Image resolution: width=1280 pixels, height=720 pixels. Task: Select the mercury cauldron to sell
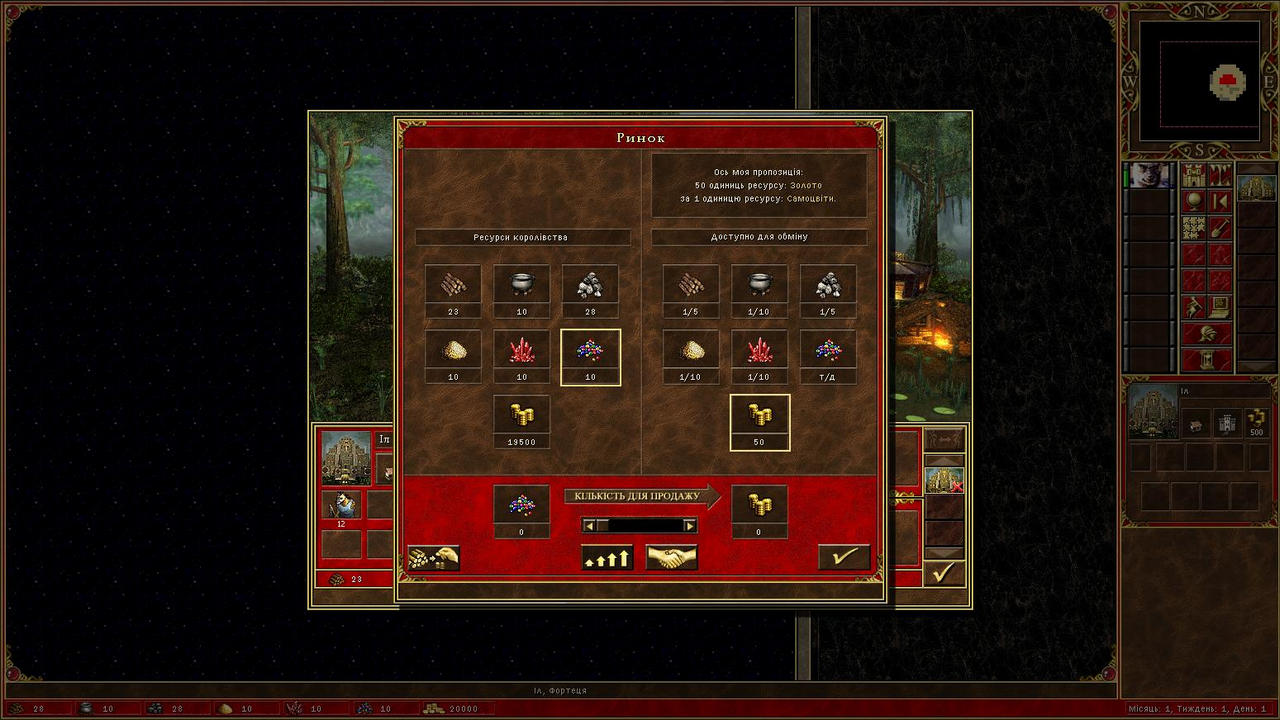point(521,285)
